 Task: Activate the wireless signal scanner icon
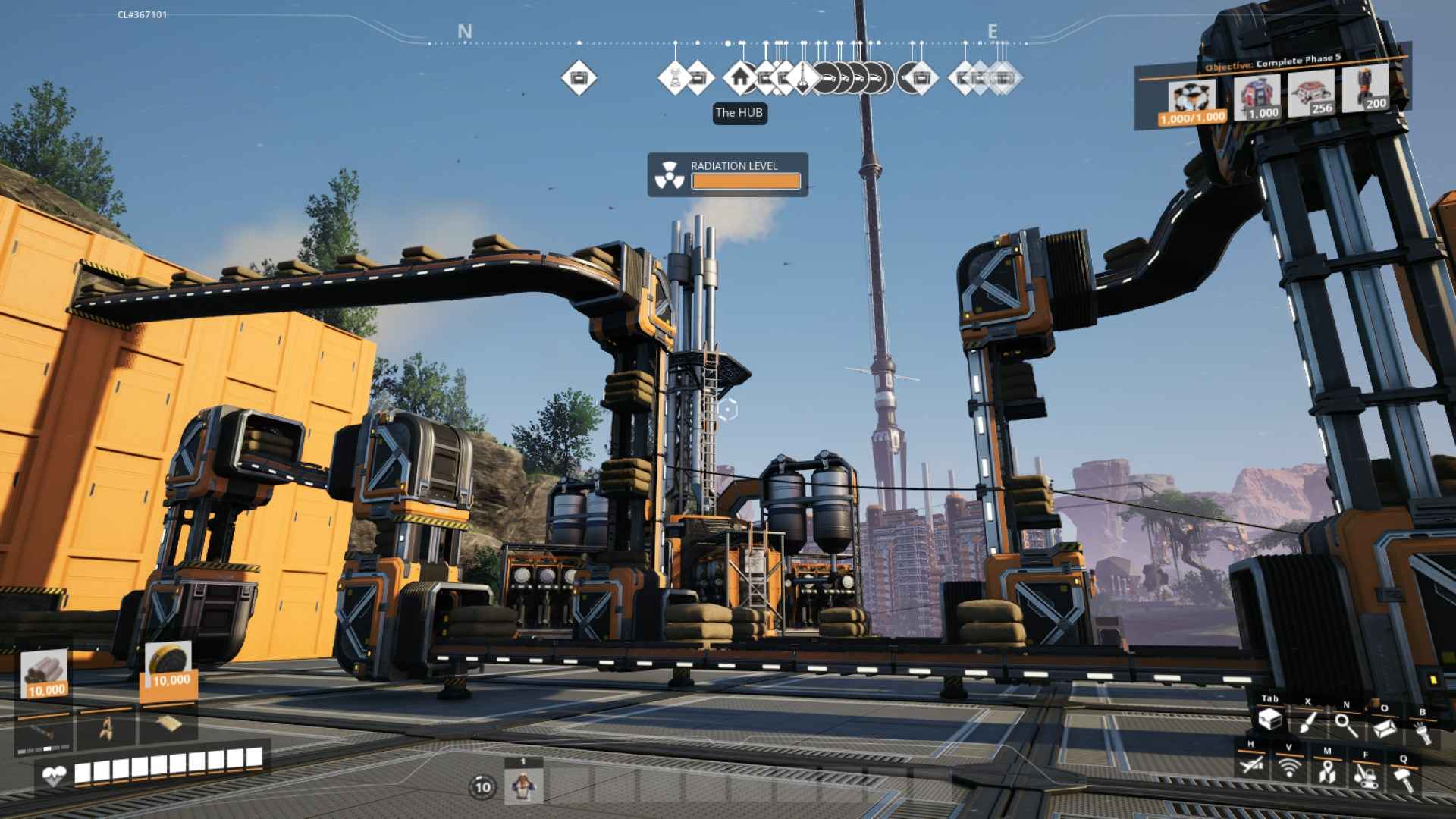point(1288,768)
